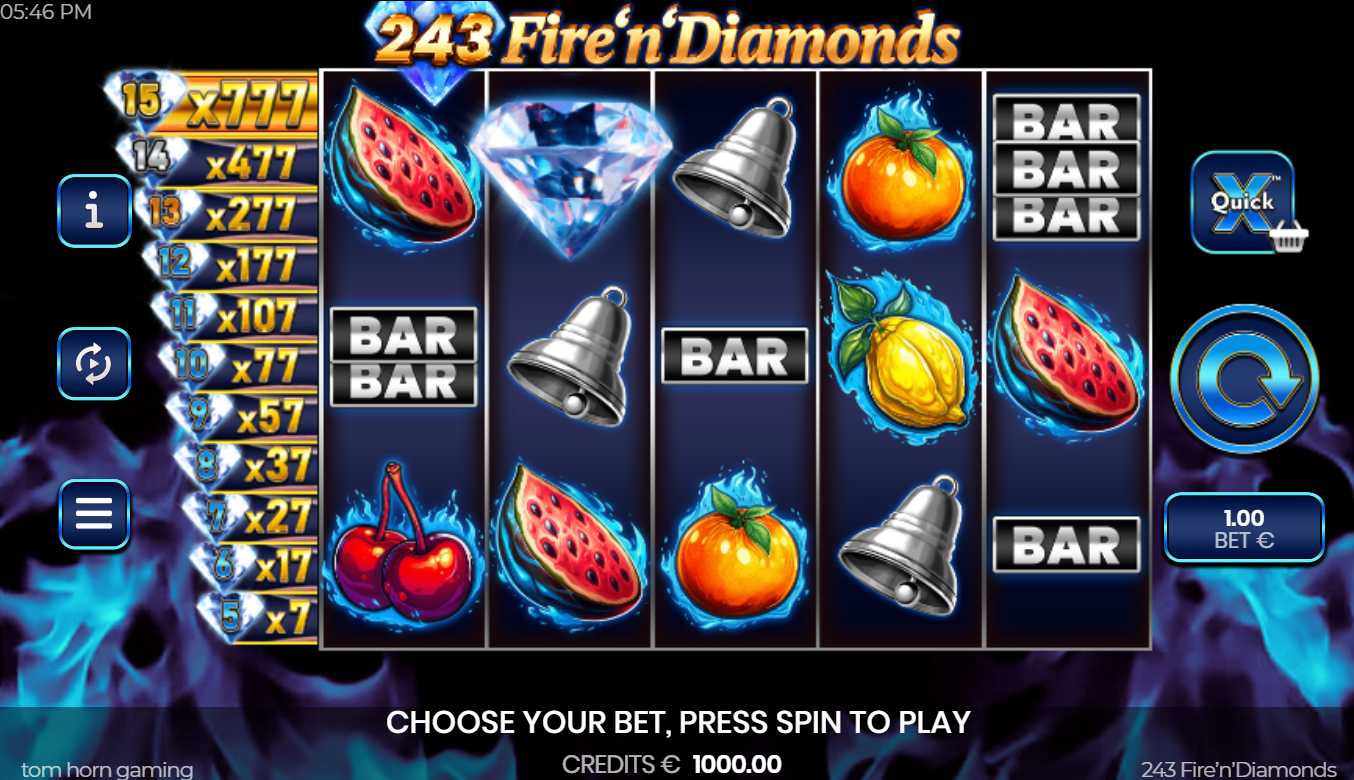The height and width of the screenshot is (780, 1354).
Task: Open the info paytable button
Action: (x=94, y=211)
